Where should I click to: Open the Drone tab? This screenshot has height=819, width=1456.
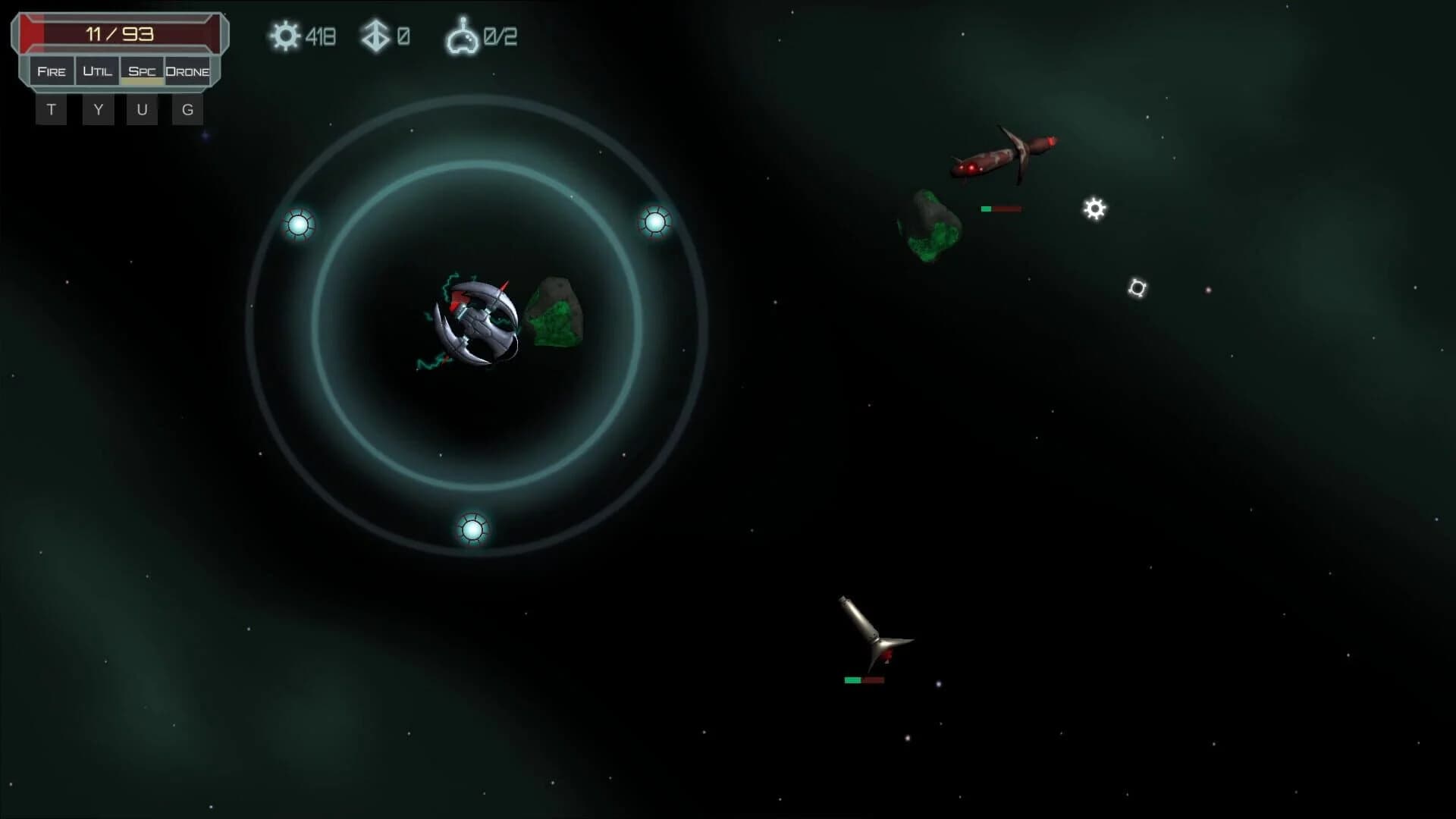[x=188, y=71]
